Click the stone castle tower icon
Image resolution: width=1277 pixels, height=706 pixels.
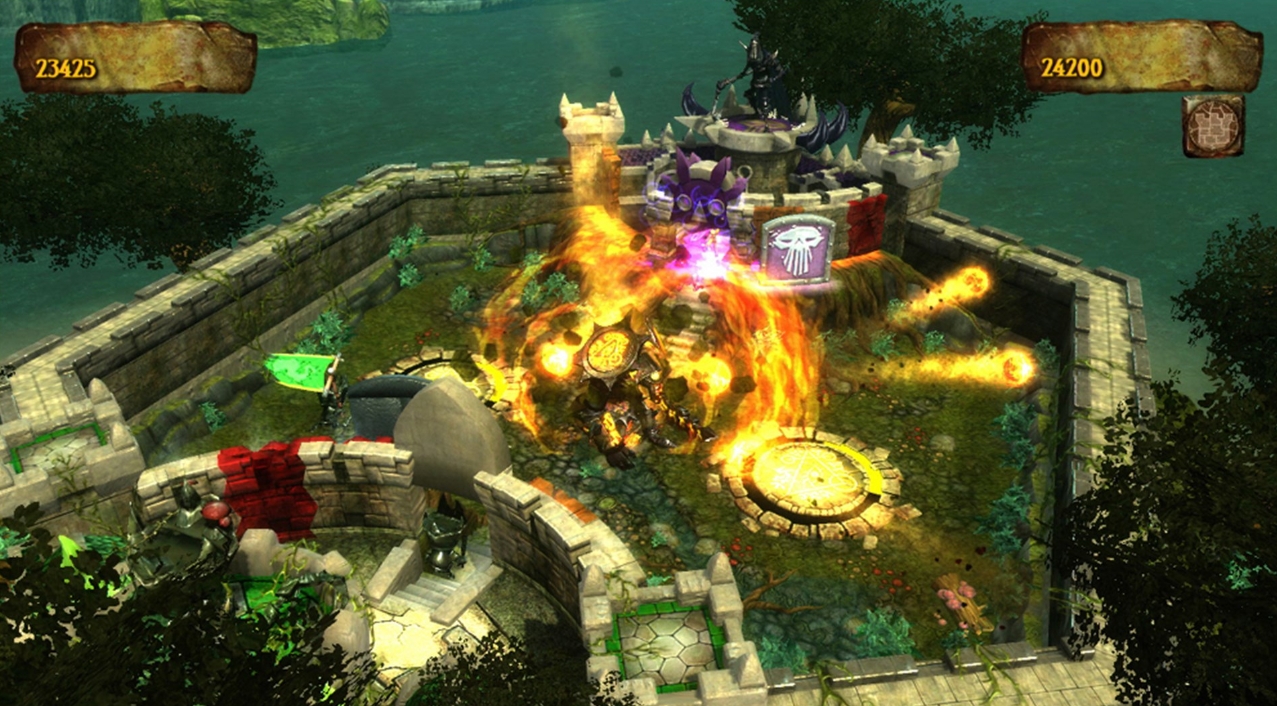(x=1212, y=126)
